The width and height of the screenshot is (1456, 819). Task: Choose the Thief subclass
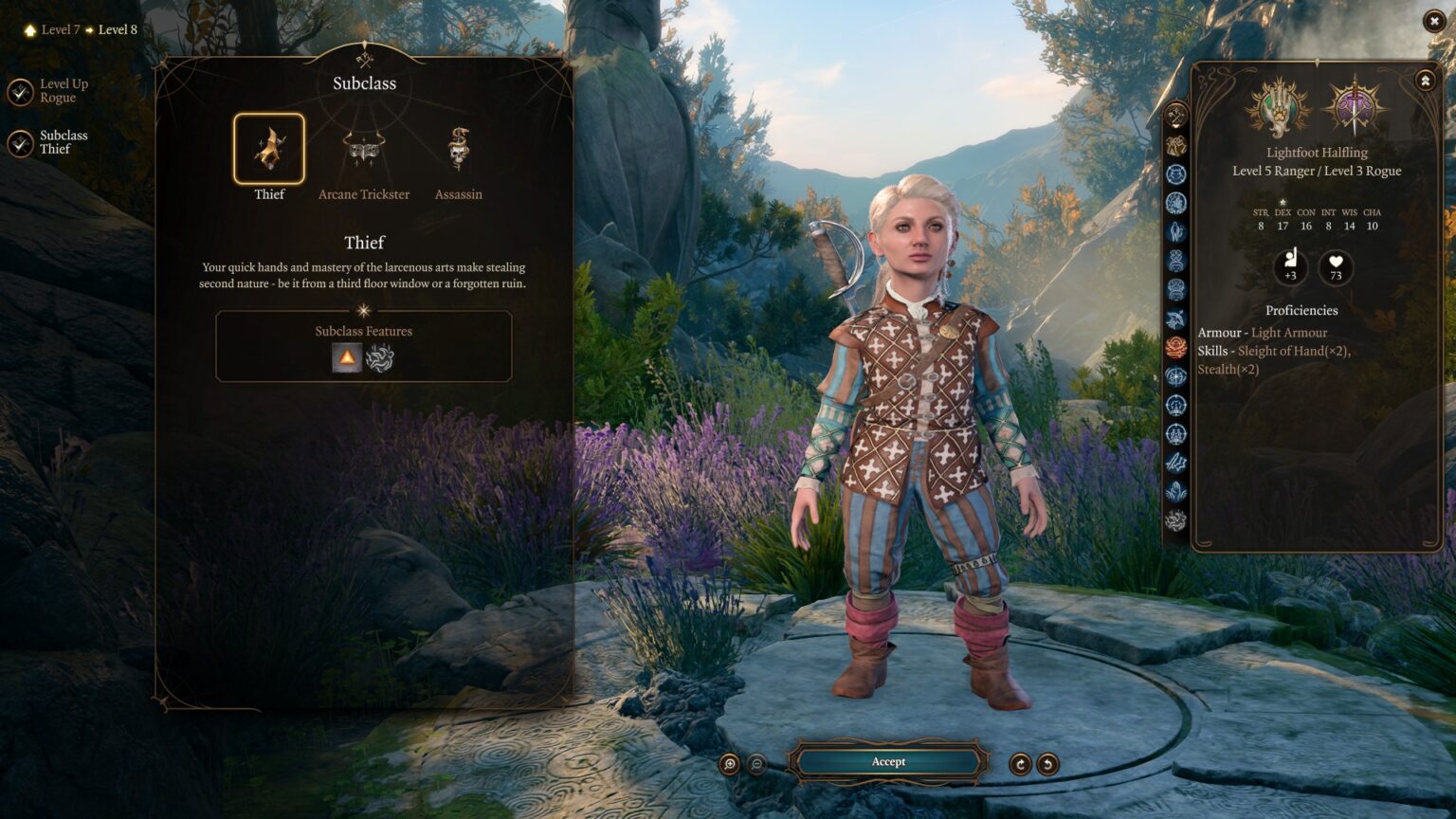[x=269, y=149]
